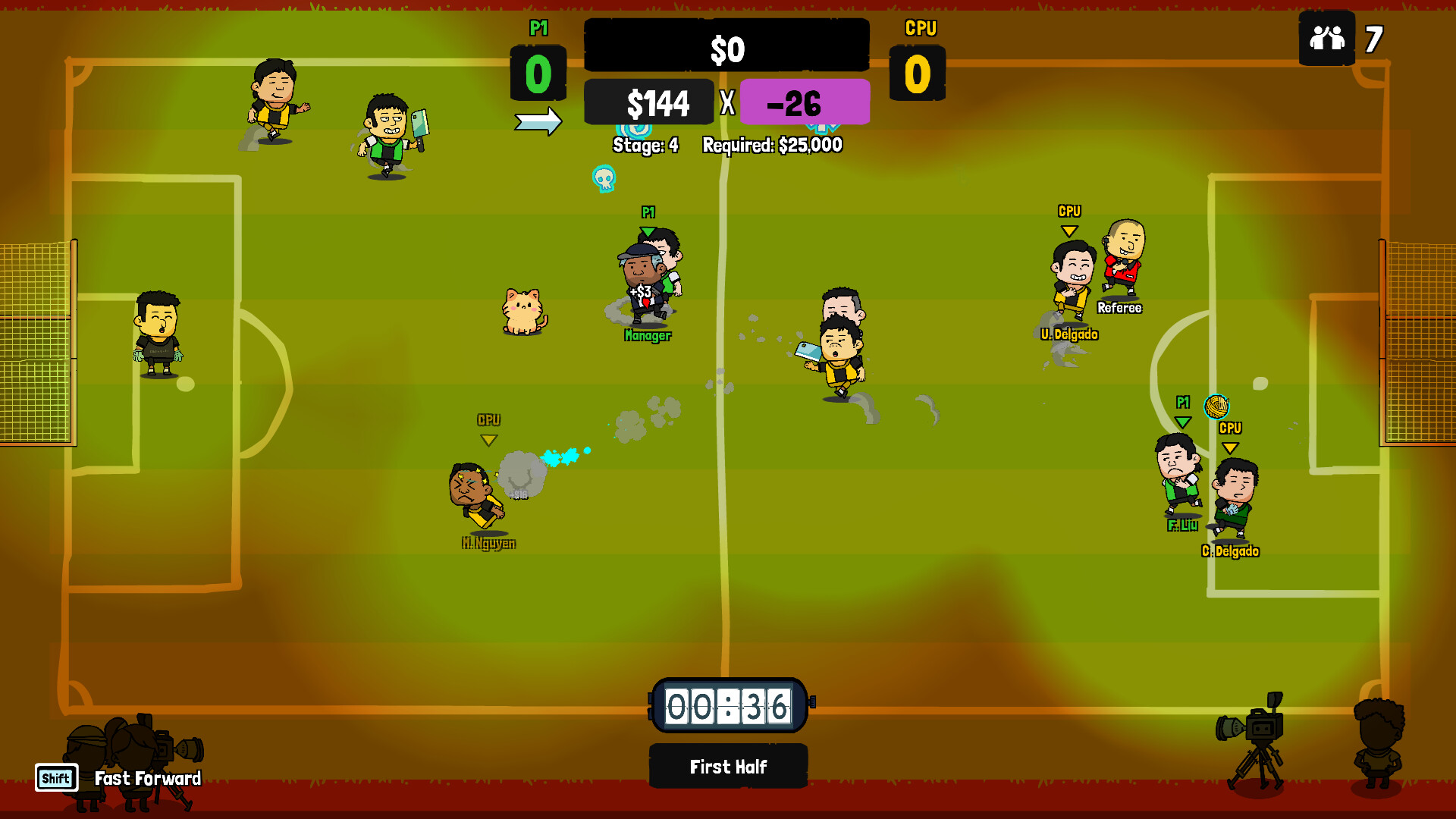The width and height of the screenshot is (1456, 819).
Task: Click the cat sitting near midfield
Action: (521, 311)
